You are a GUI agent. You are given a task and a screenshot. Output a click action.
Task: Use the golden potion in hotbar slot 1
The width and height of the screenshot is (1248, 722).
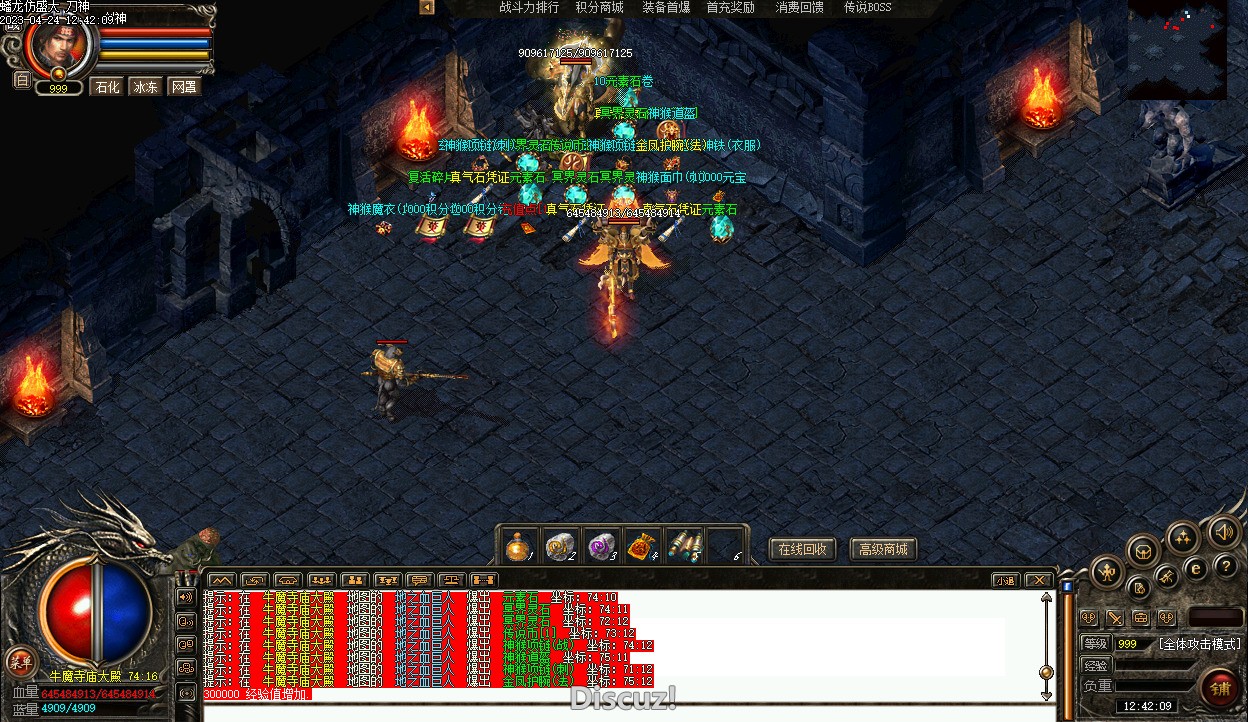click(x=518, y=546)
